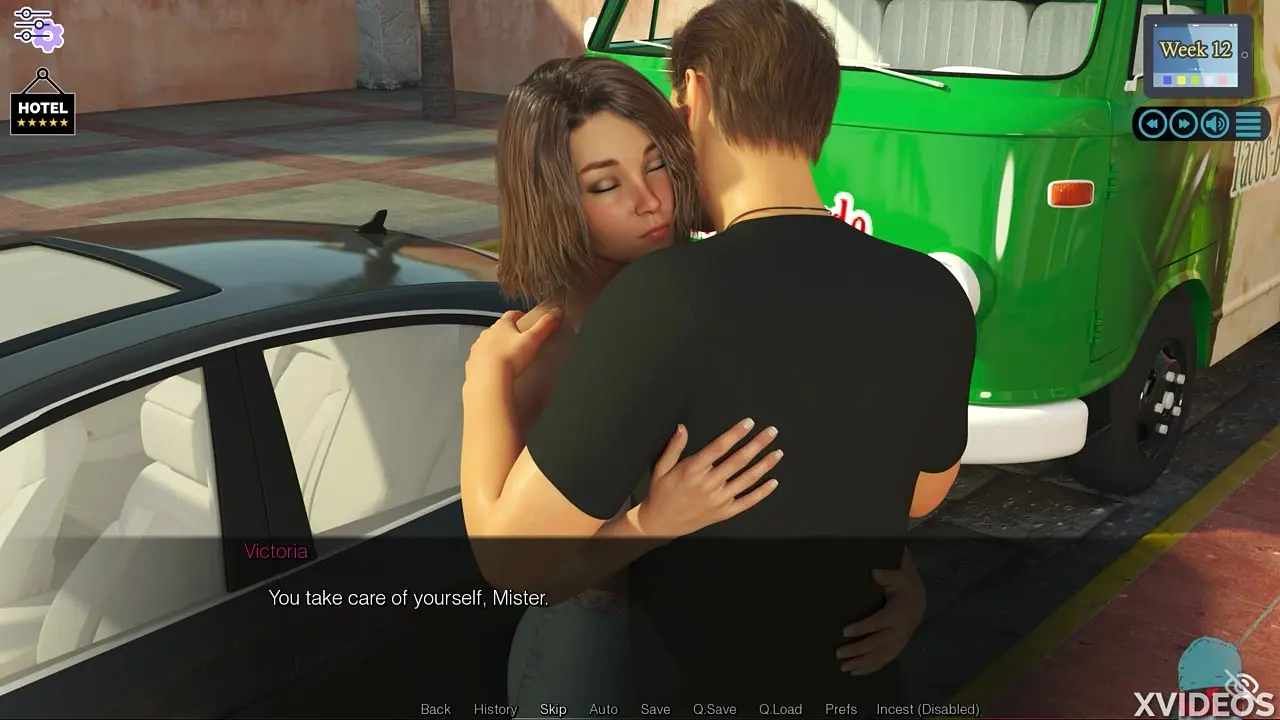The width and height of the screenshot is (1280, 720).
Task: Activate Skip in the quick menu
Action: point(553,709)
